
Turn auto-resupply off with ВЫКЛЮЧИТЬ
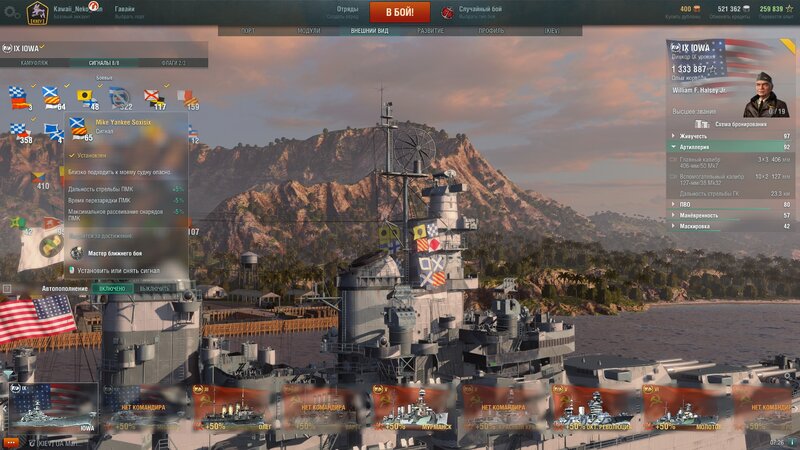[x=154, y=288]
